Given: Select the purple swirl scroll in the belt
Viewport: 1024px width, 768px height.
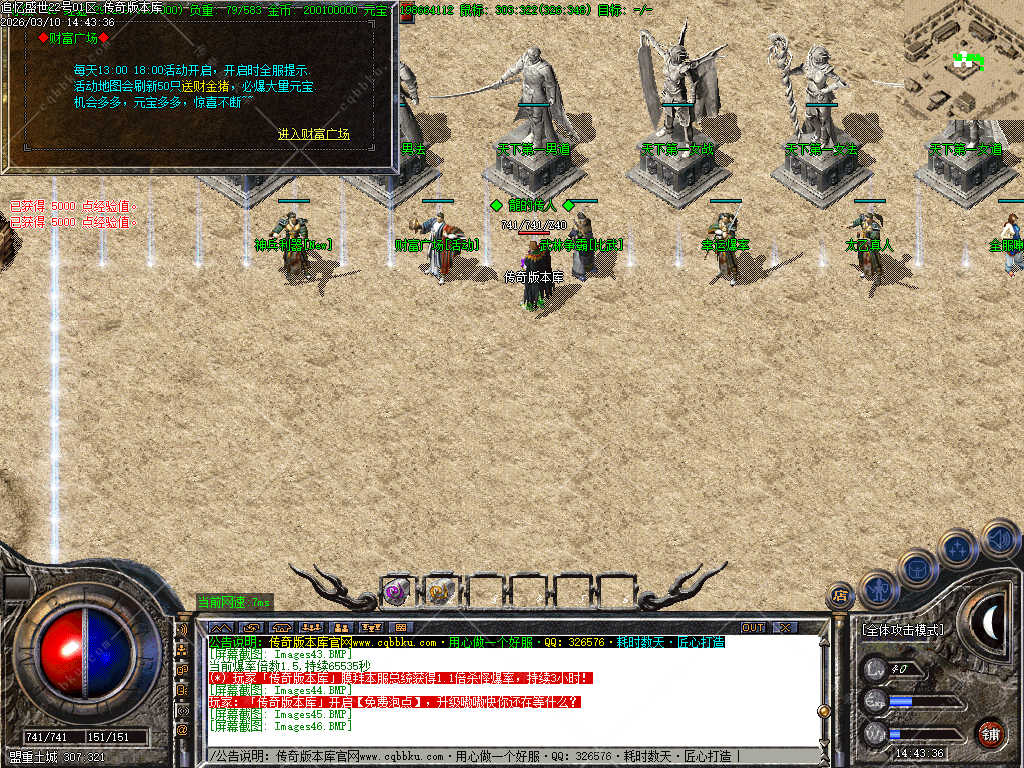Looking at the screenshot, I should tap(396, 592).
